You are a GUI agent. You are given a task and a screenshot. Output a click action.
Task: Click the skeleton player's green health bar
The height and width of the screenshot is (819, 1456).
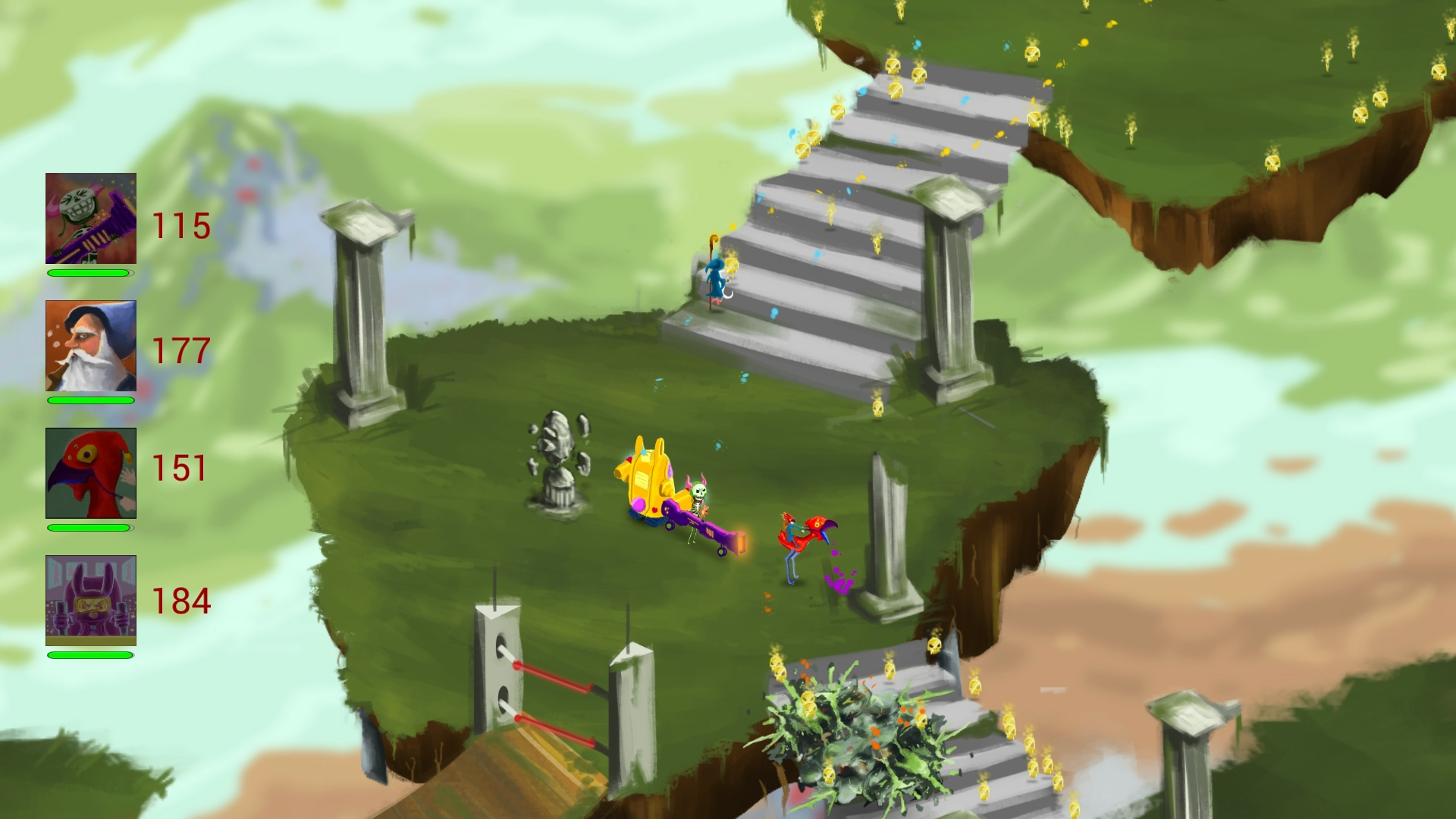tap(86, 273)
